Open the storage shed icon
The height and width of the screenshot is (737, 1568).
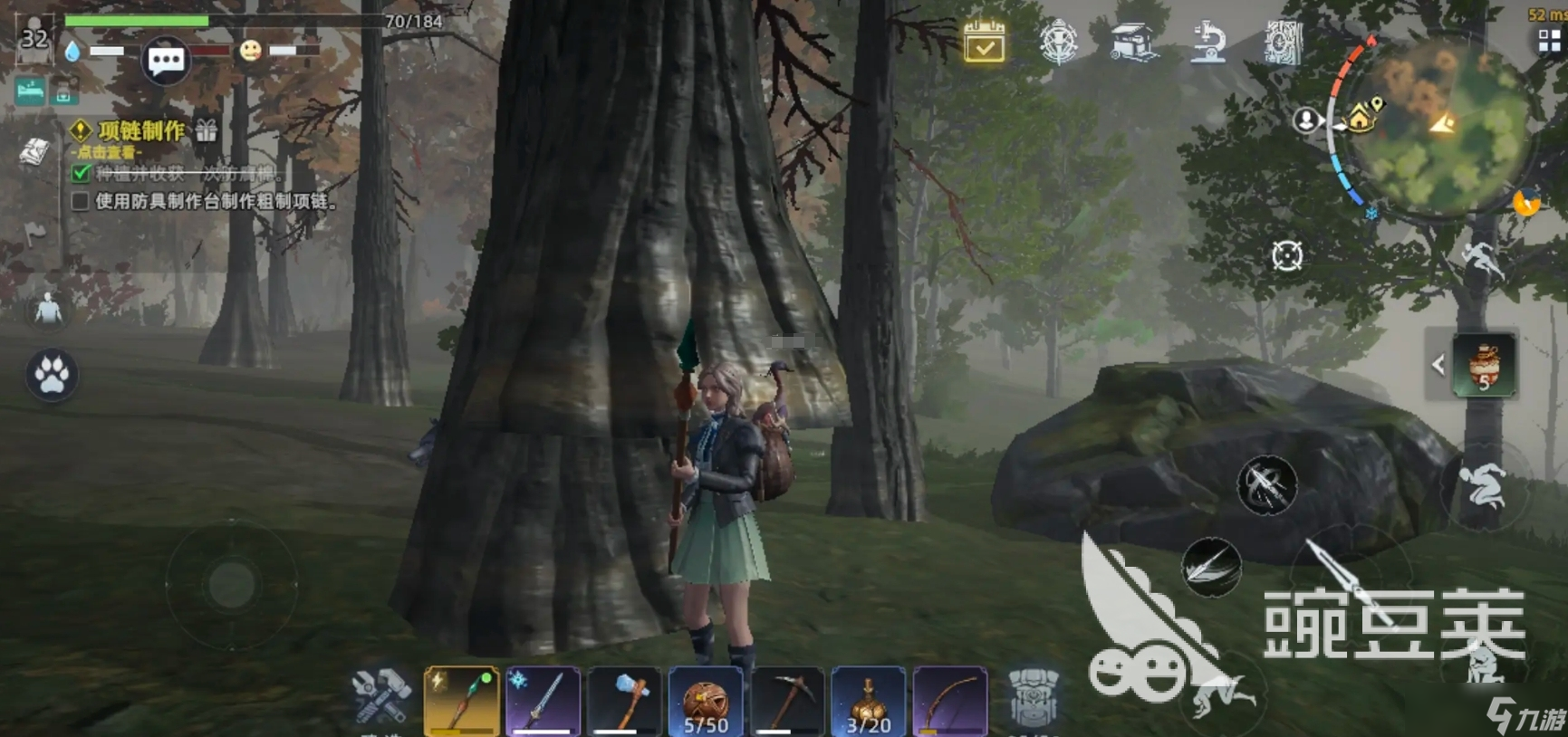point(1133,42)
